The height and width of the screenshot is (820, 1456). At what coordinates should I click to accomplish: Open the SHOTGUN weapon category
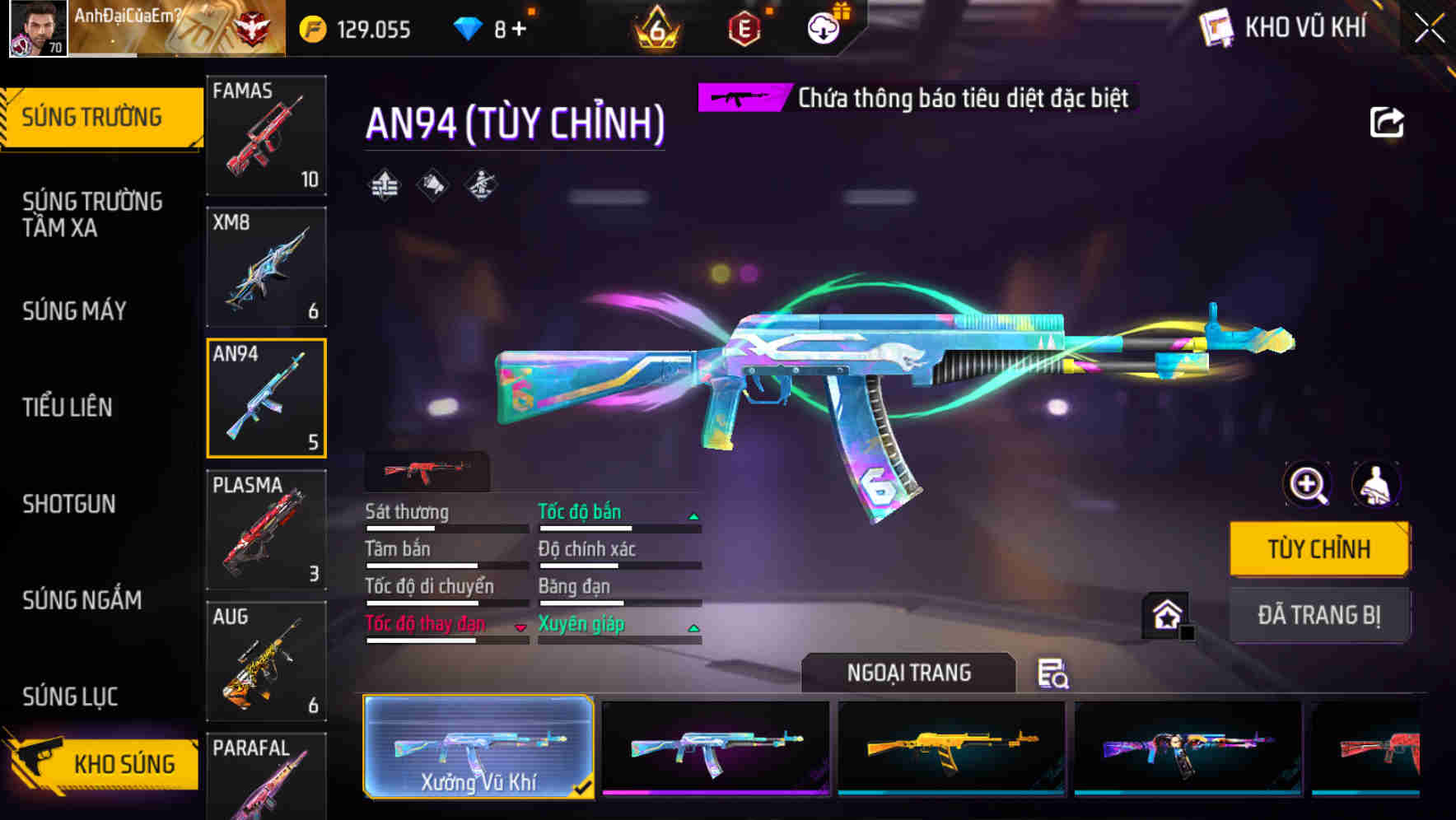[70, 504]
